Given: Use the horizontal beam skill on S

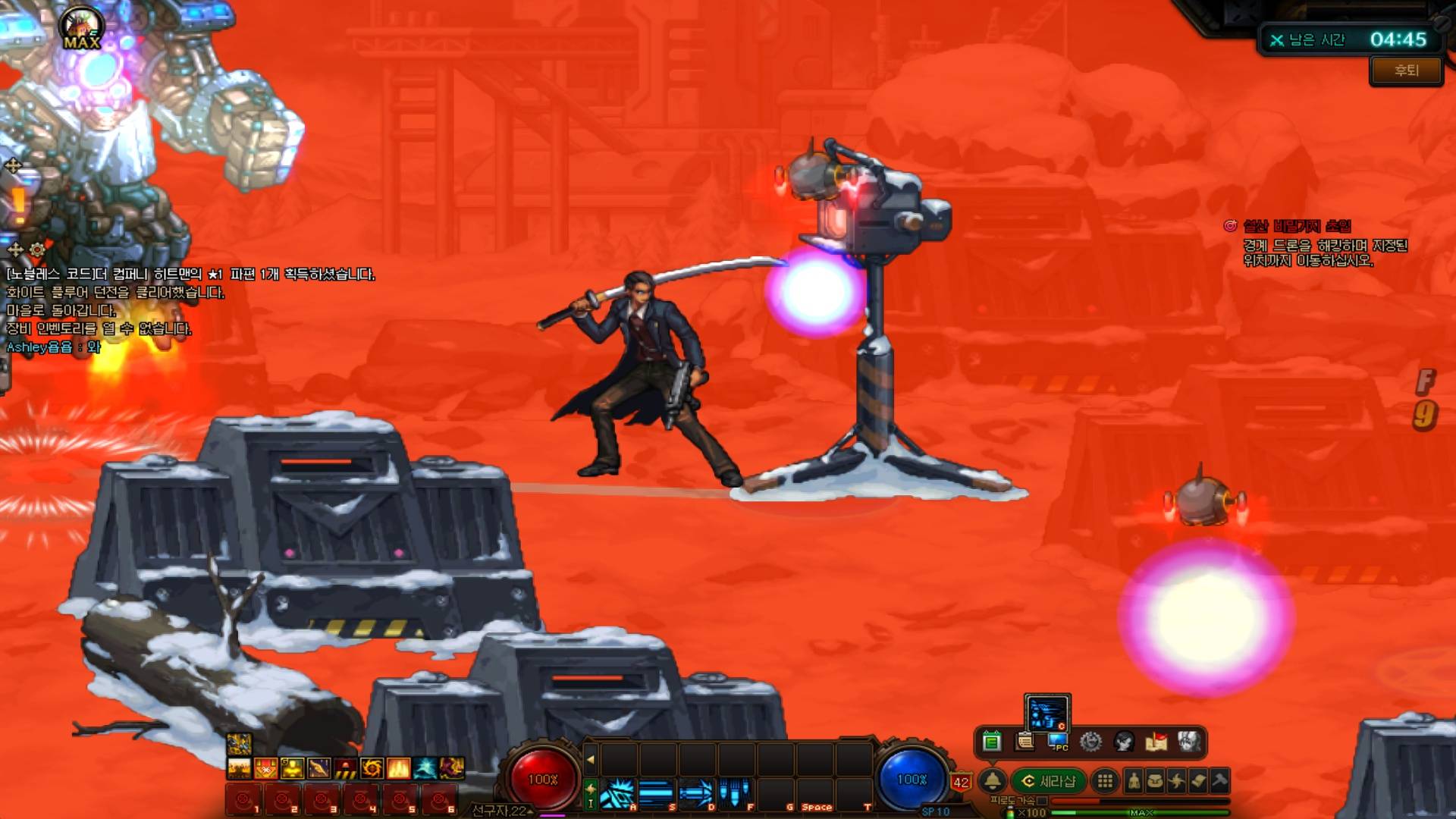Looking at the screenshot, I should 657,794.
